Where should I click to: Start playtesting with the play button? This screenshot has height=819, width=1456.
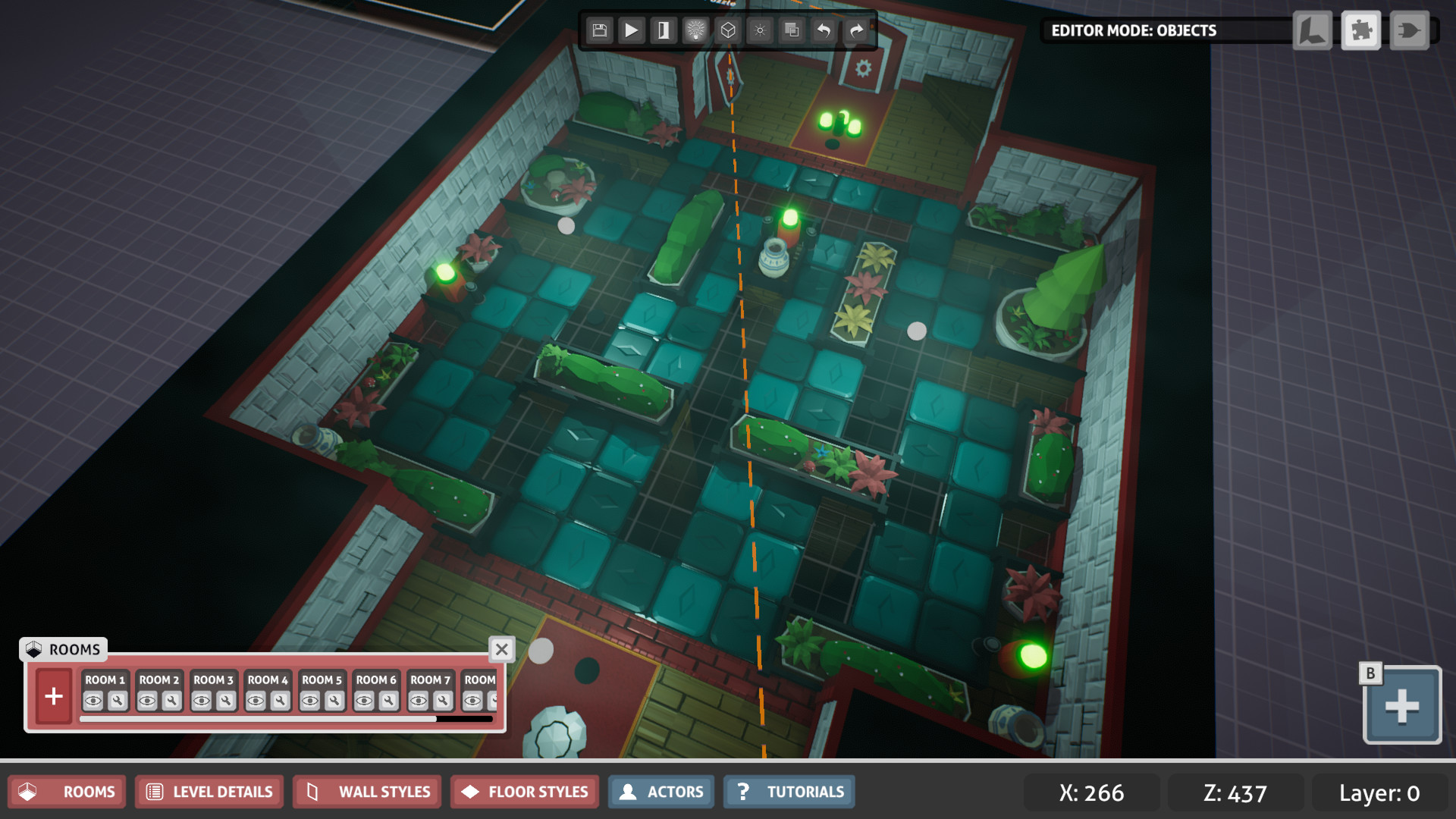[x=632, y=30]
